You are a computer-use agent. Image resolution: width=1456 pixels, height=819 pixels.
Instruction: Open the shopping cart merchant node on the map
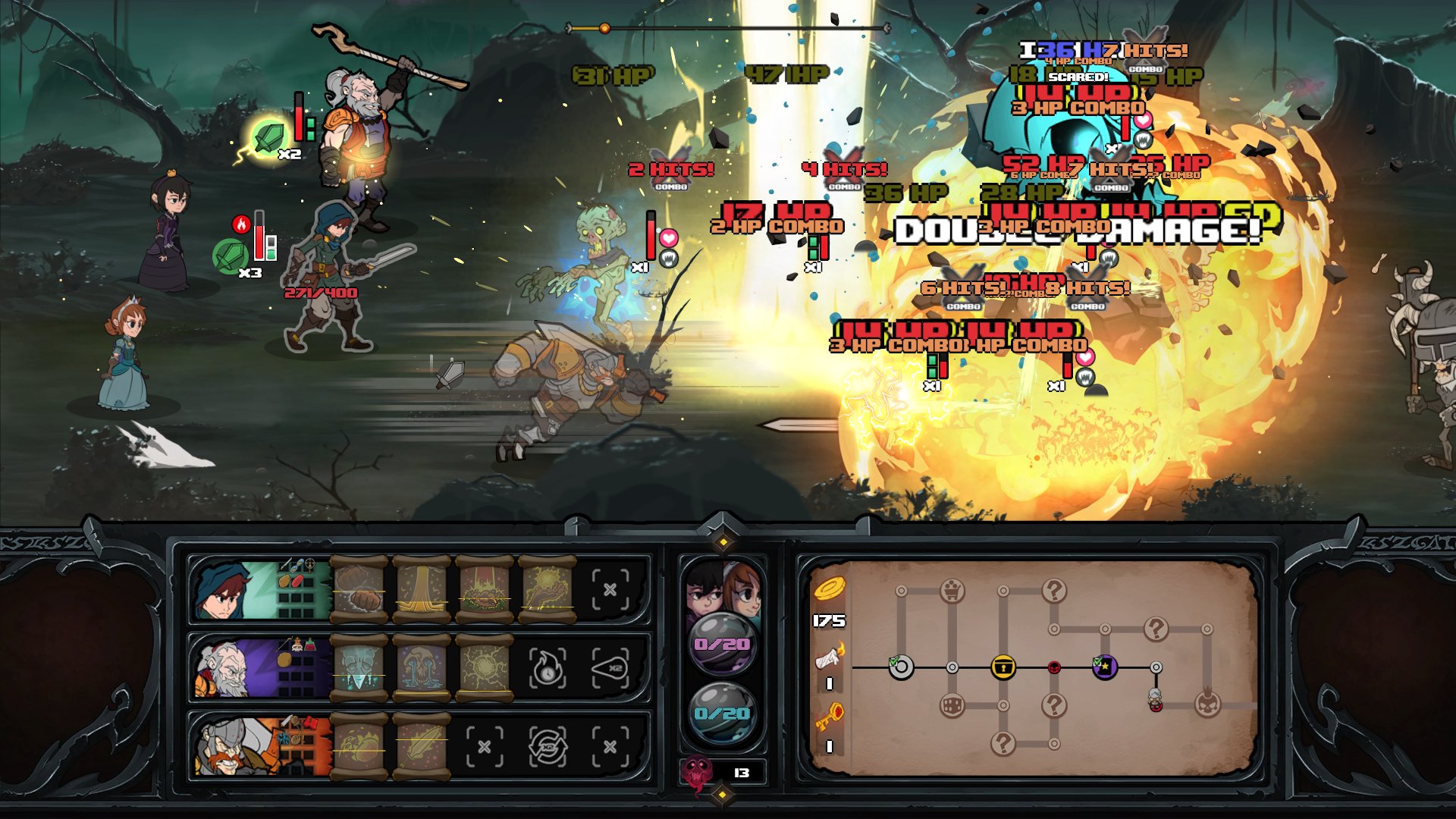(x=952, y=591)
